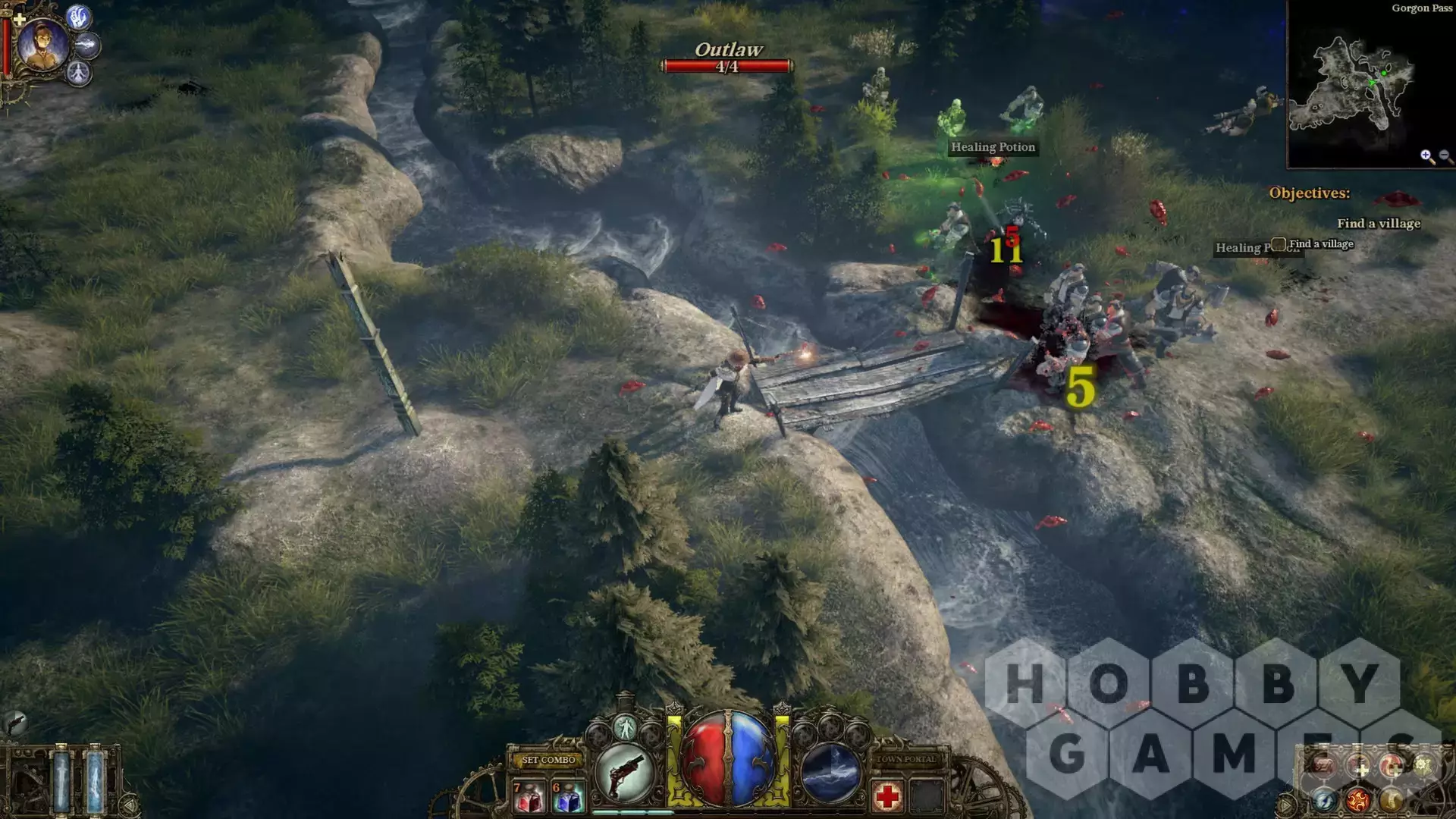Viewport: 1456px width, 819px height.
Task: Click the red cross heal slot
Action: pyautogui.click(x=887, y=796)
